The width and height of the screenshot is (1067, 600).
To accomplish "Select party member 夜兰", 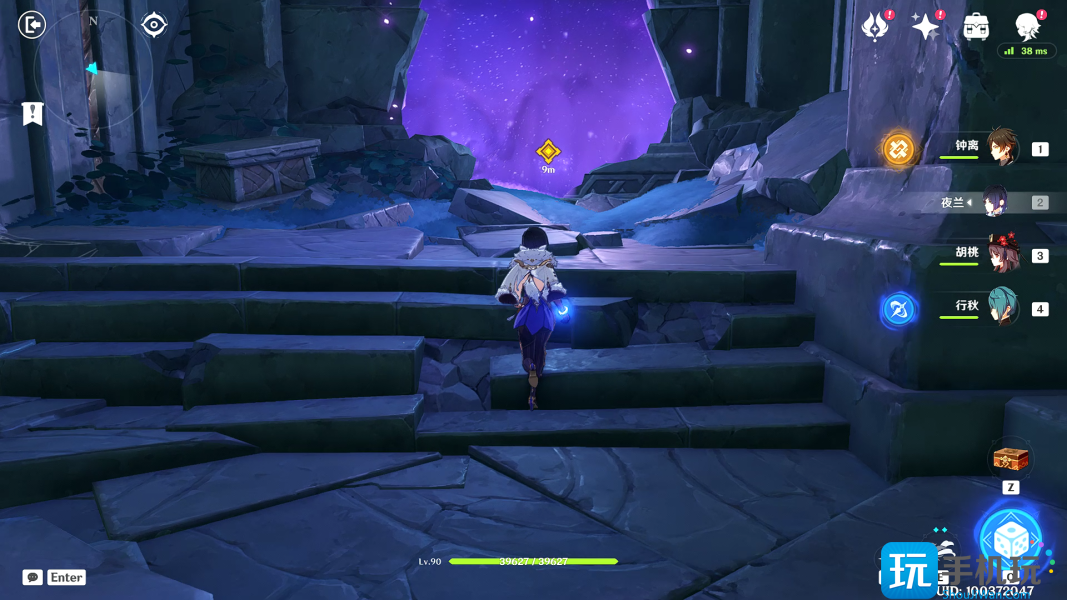I will [995, 202].
